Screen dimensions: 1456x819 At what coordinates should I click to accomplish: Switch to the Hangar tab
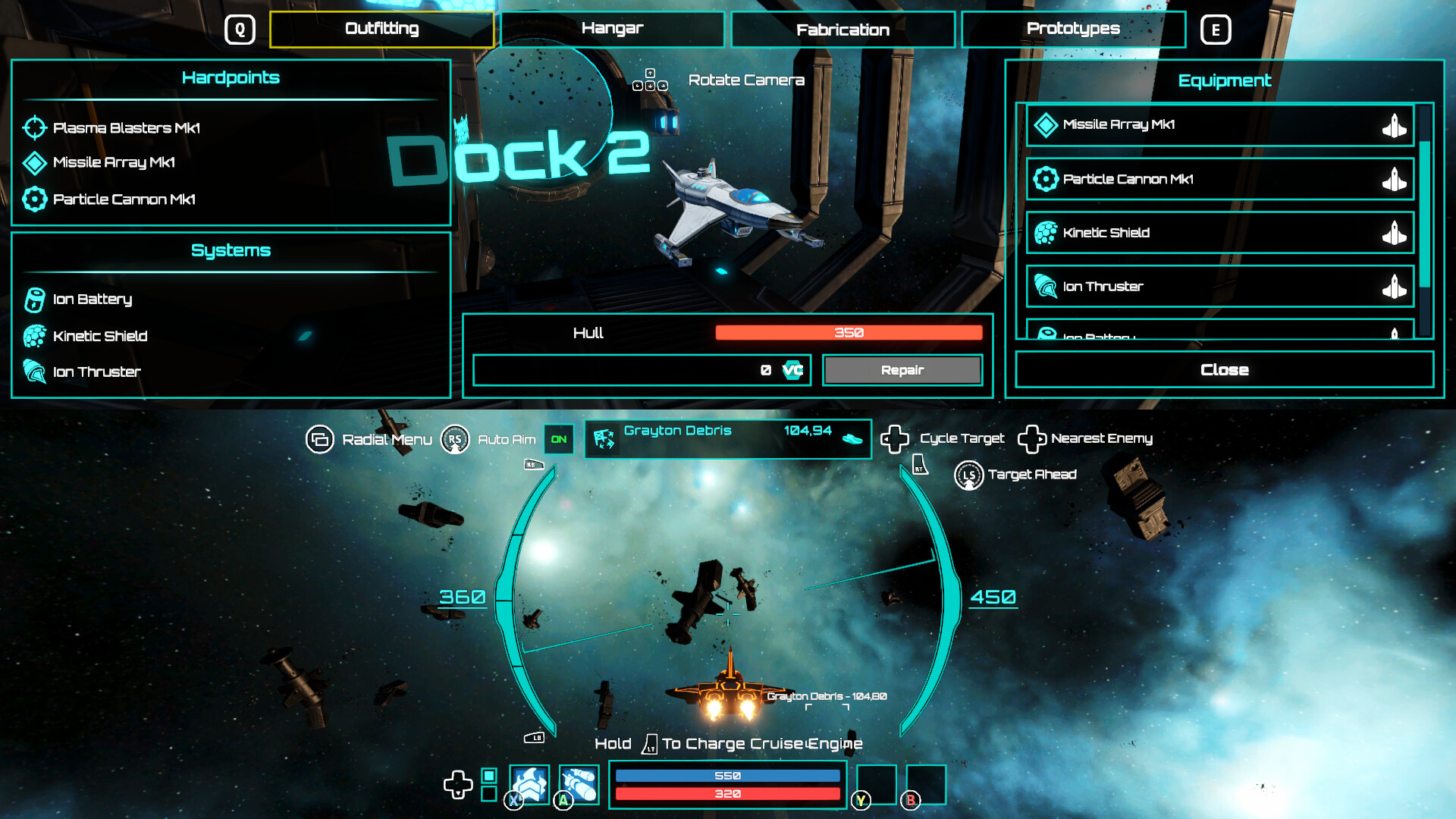(612, 29)
